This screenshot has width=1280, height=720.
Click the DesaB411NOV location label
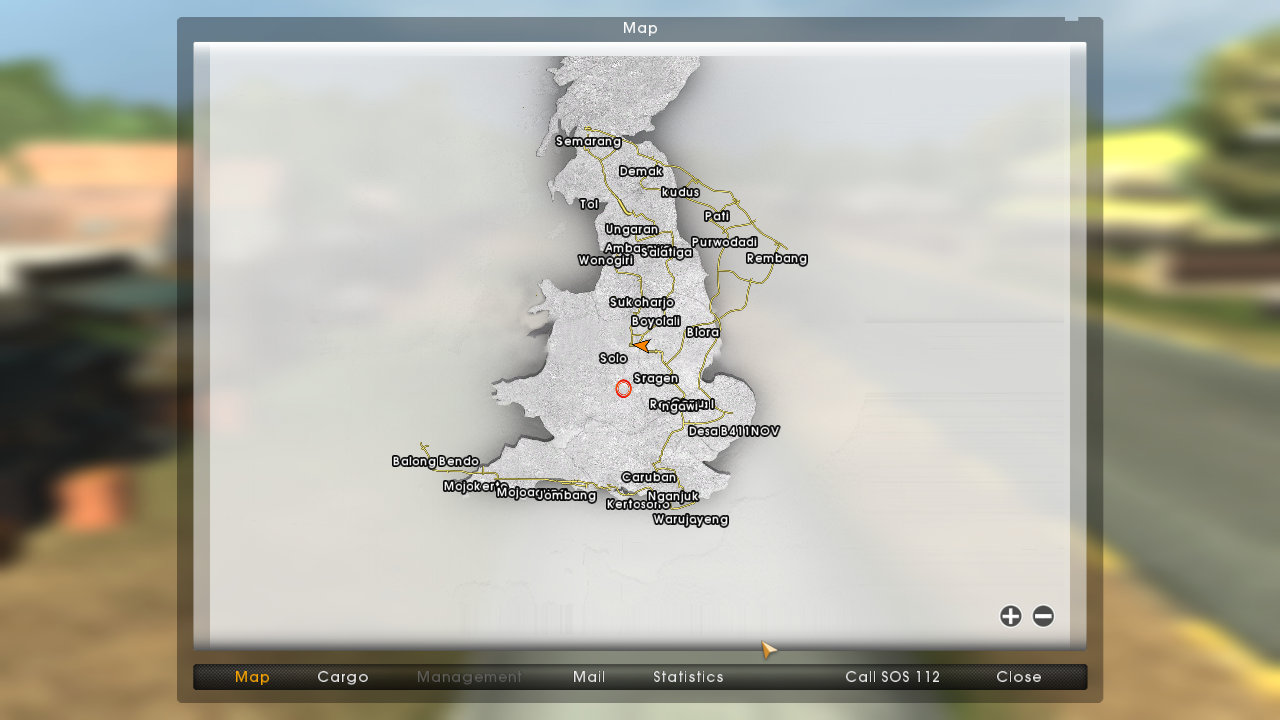coord(734,431)
